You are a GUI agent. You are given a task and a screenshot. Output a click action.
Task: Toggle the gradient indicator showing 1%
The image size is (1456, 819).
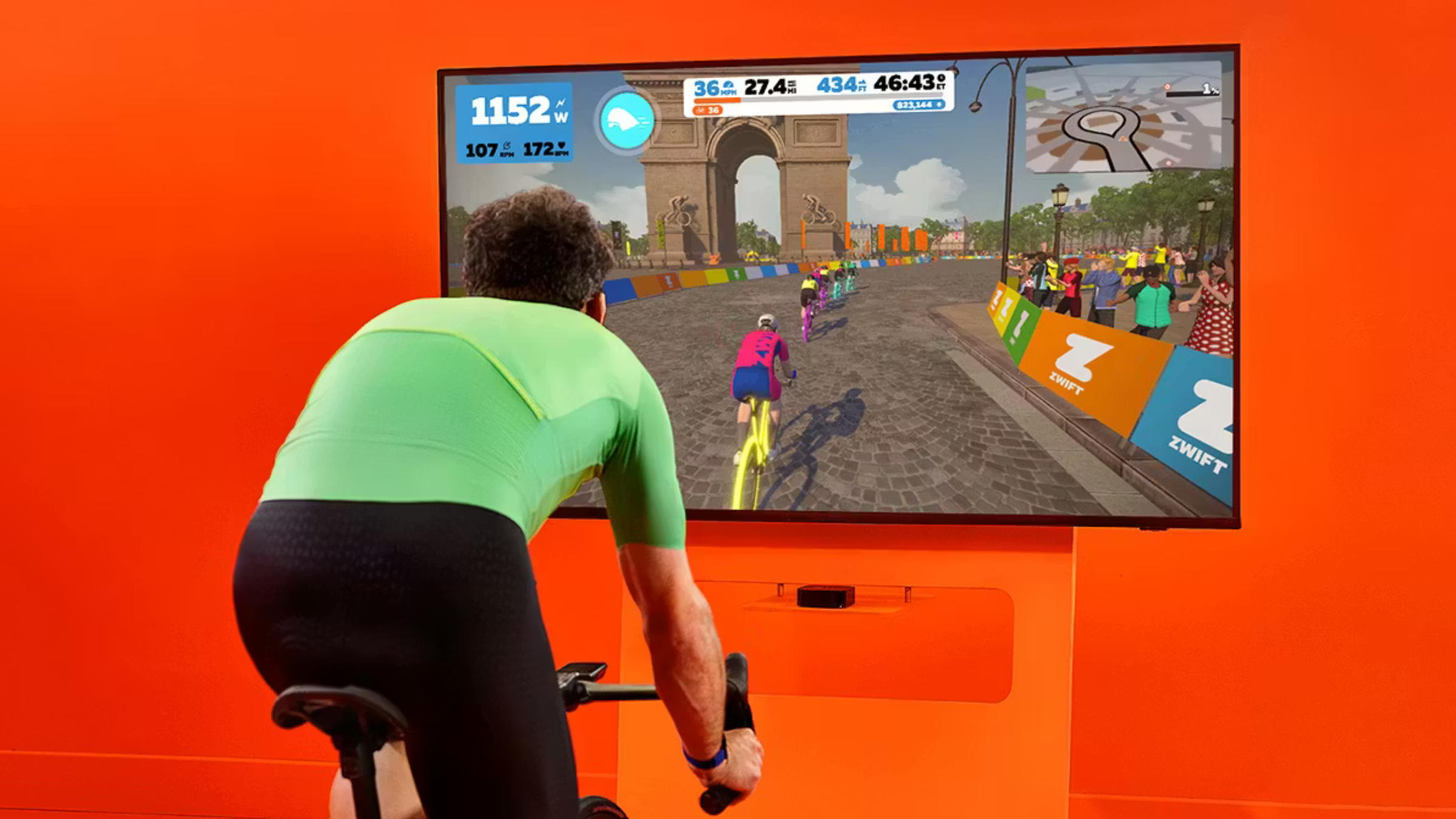(1208, 89)
